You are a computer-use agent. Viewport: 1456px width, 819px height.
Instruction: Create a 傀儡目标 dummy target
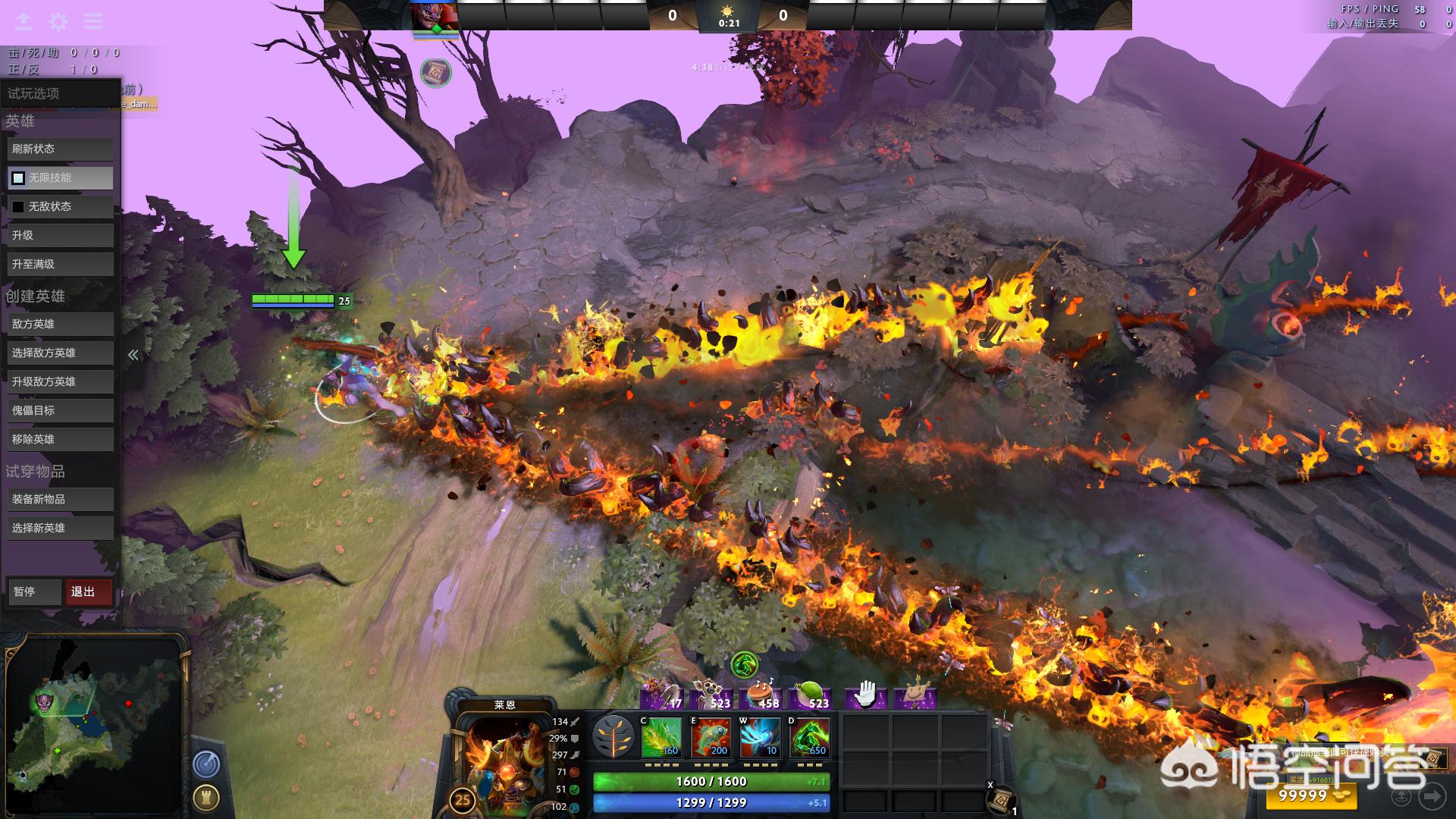[x=60, y=411]
